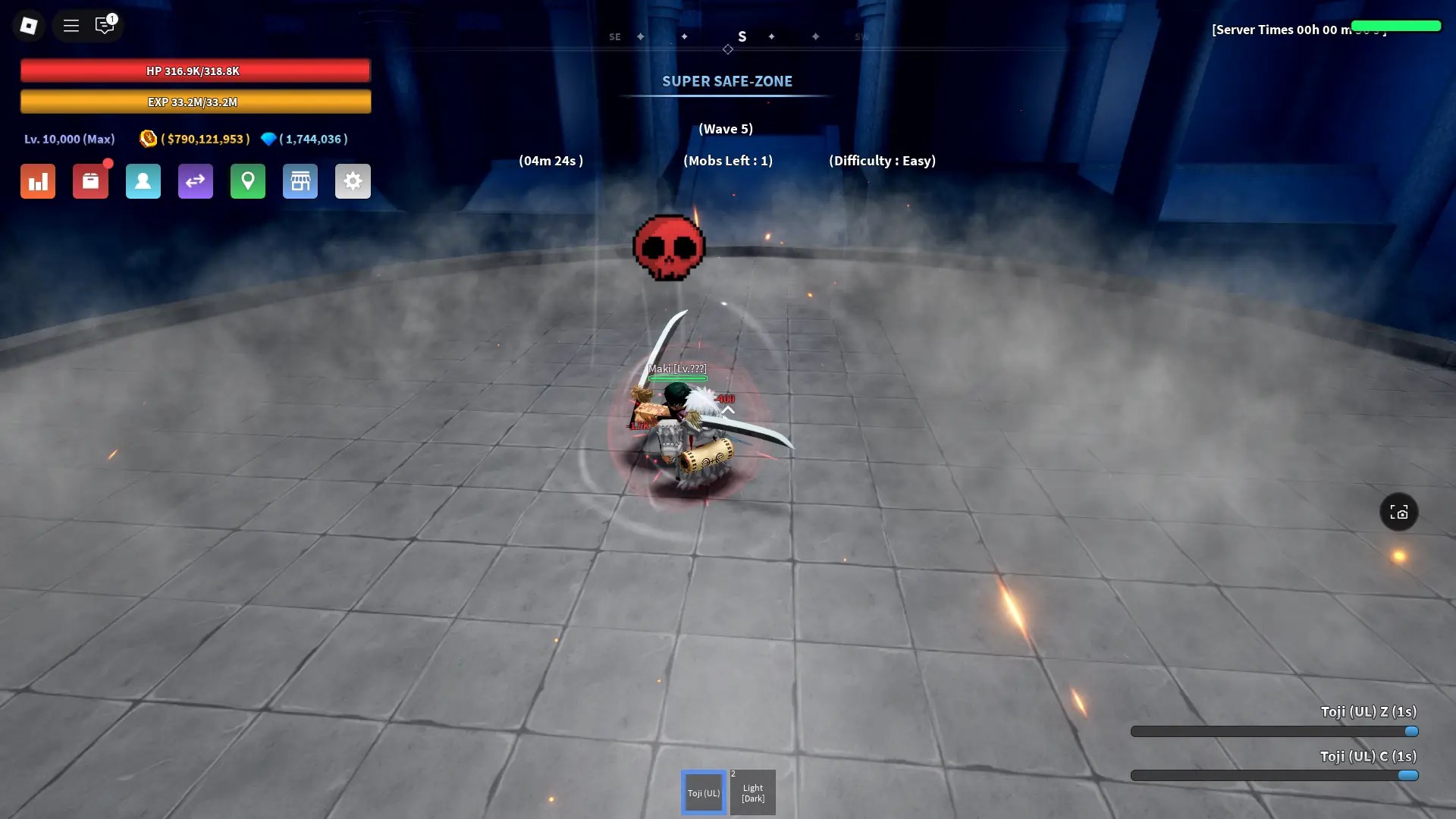This screenshot has height=819, width=1456.
Task: Click the purple trade arrows icon
Action: pos(195,181)
